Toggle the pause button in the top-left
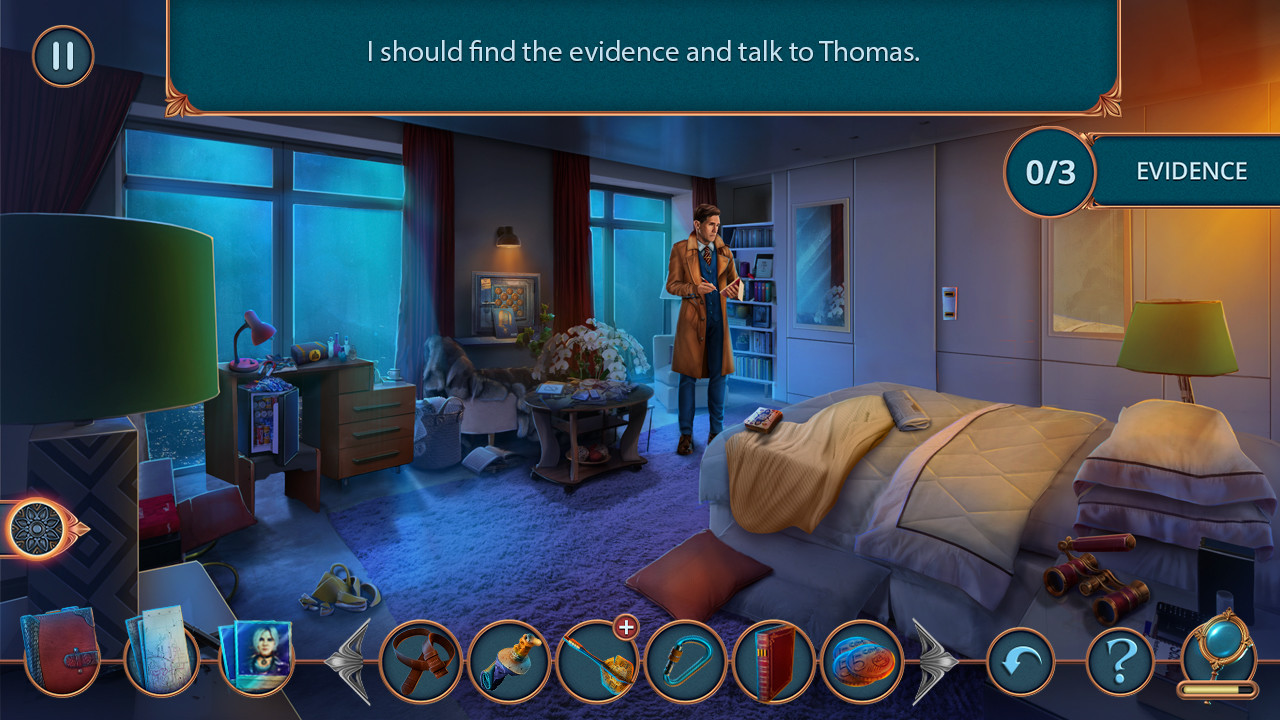This screenshot has width=1280, height=720. tap(60, 56)
